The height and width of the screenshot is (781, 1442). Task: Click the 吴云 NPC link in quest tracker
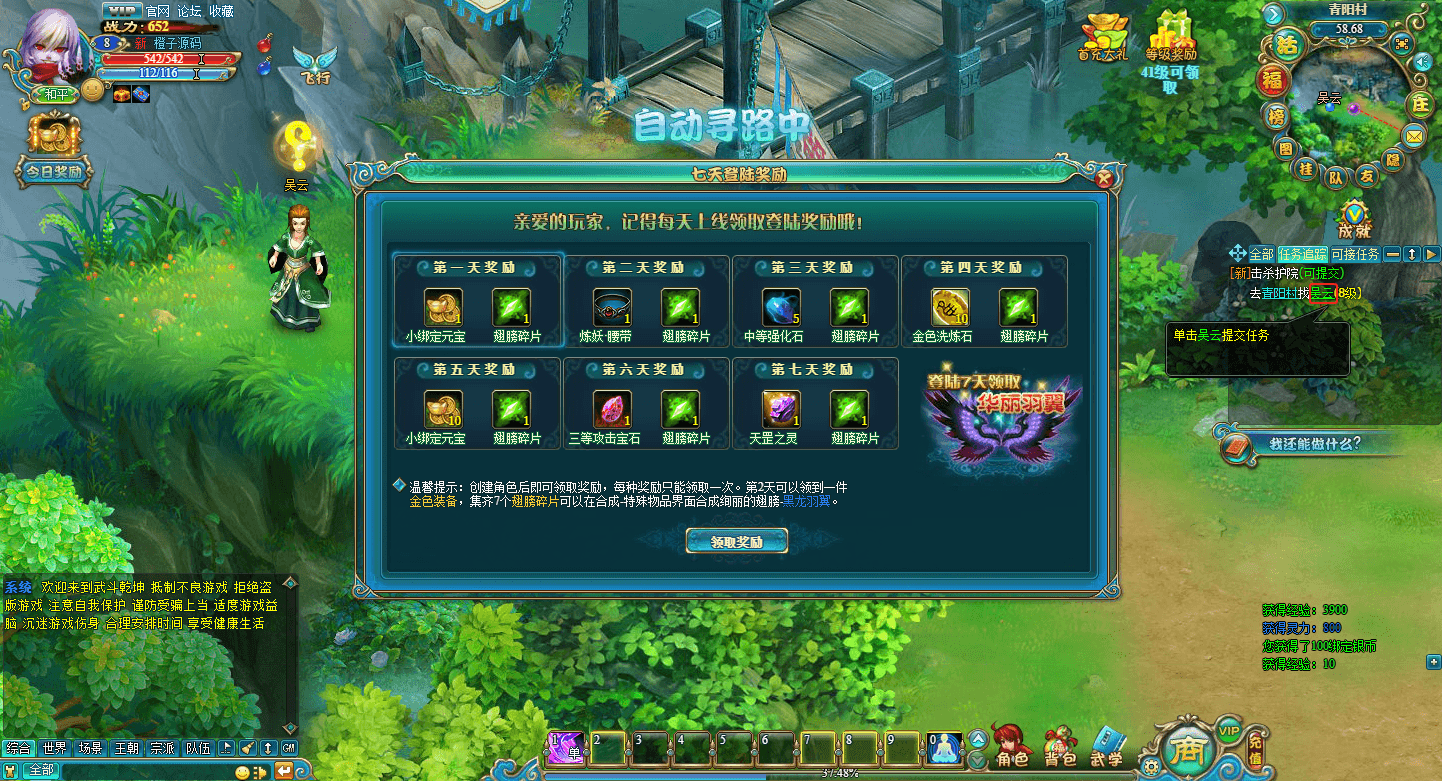pyautogui.click(x=1324, y=292)
